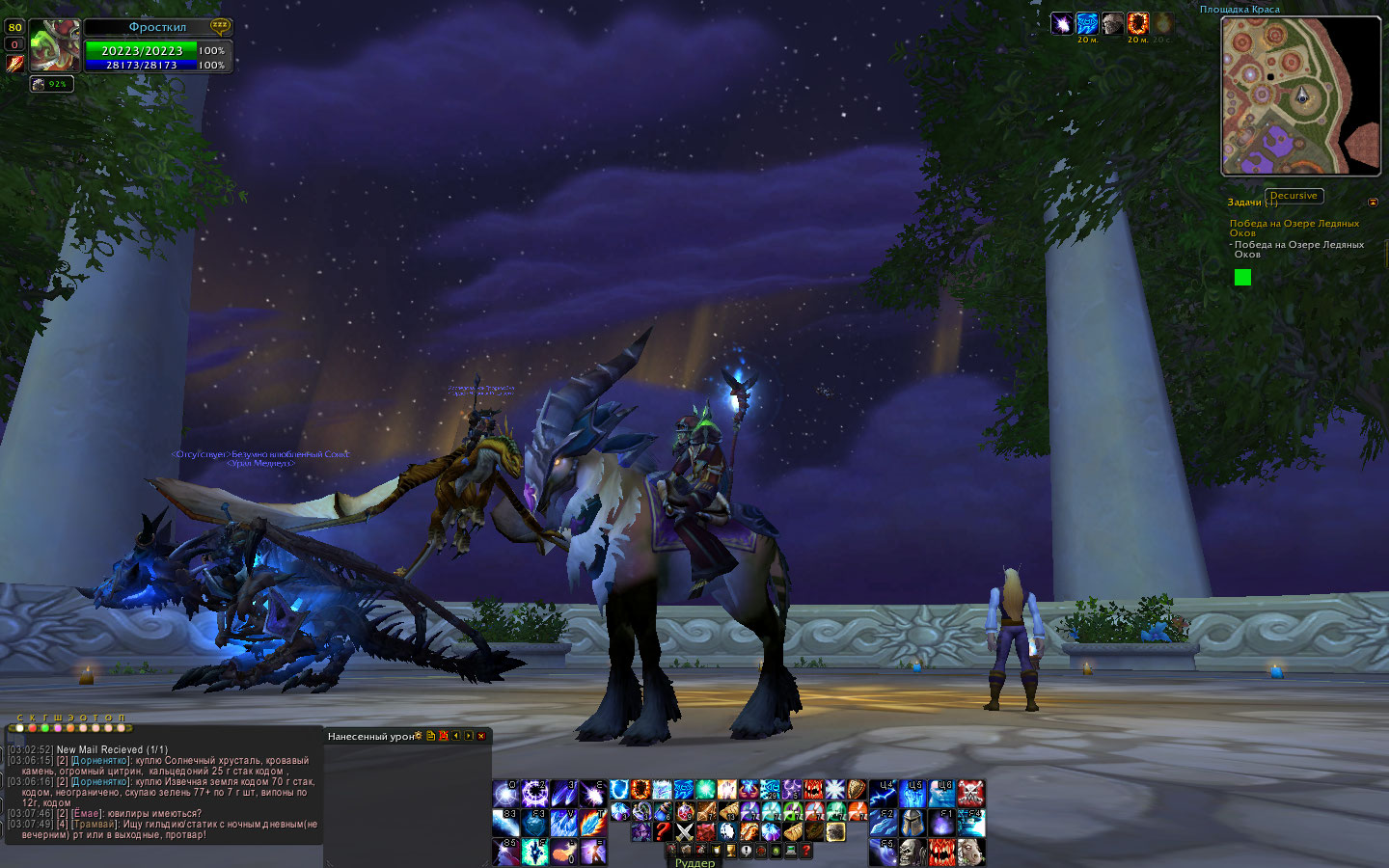Open the help request red question mark
The width and height of the screenshot is (1389, 868).
(806, 851)
